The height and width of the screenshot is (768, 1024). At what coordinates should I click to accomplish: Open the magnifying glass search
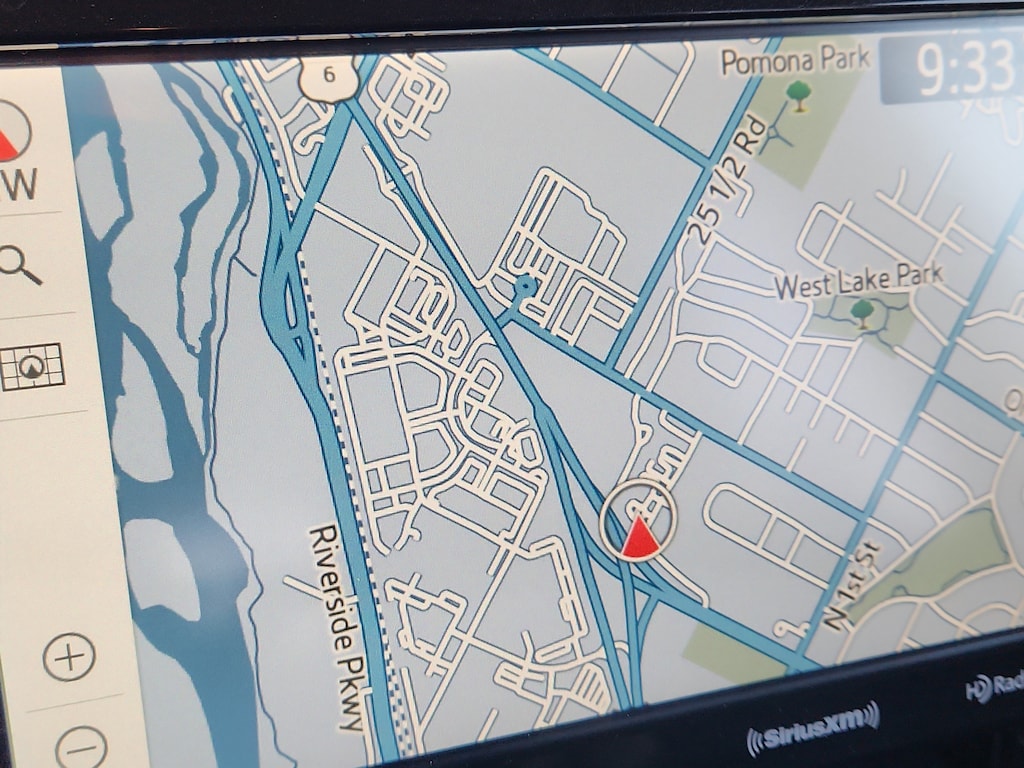tap(19, 265)
